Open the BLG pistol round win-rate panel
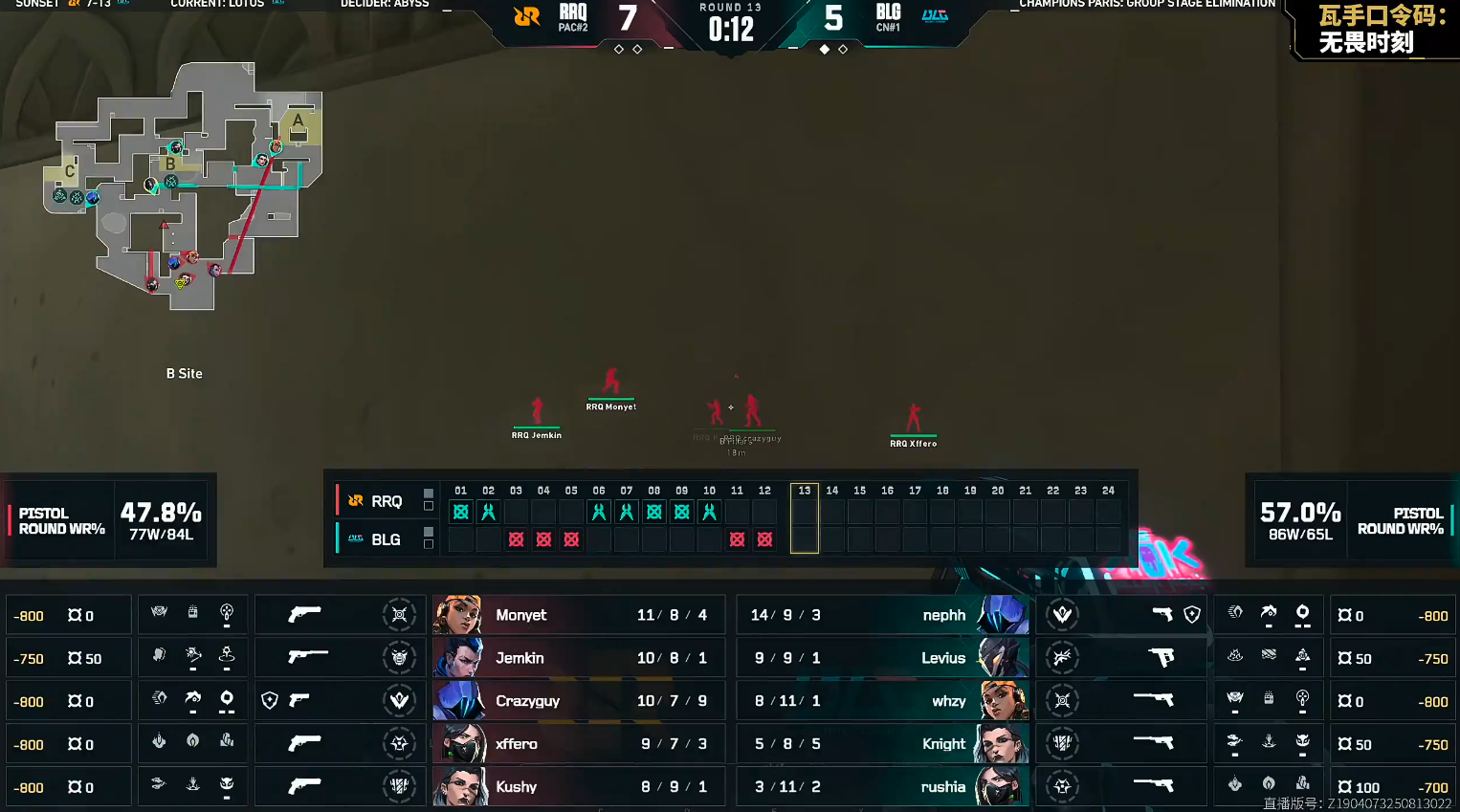 (1351, 520)
